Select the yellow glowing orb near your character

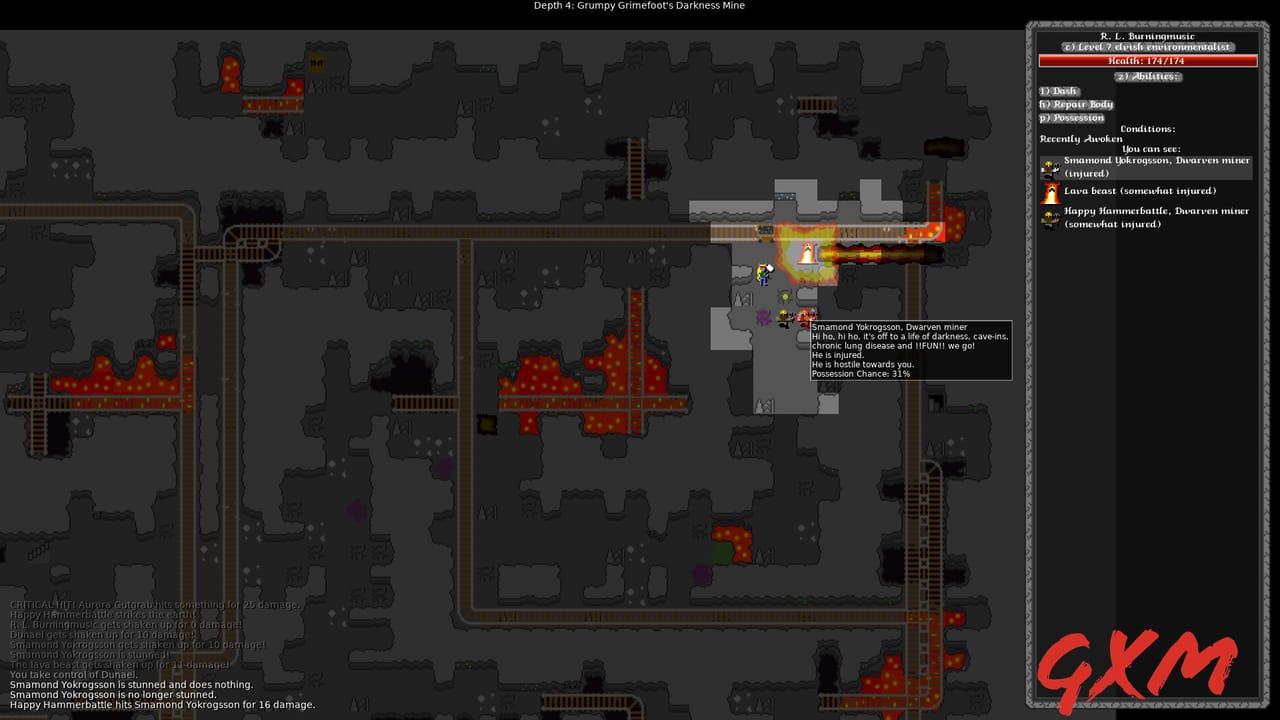click(x=785, y=296)
